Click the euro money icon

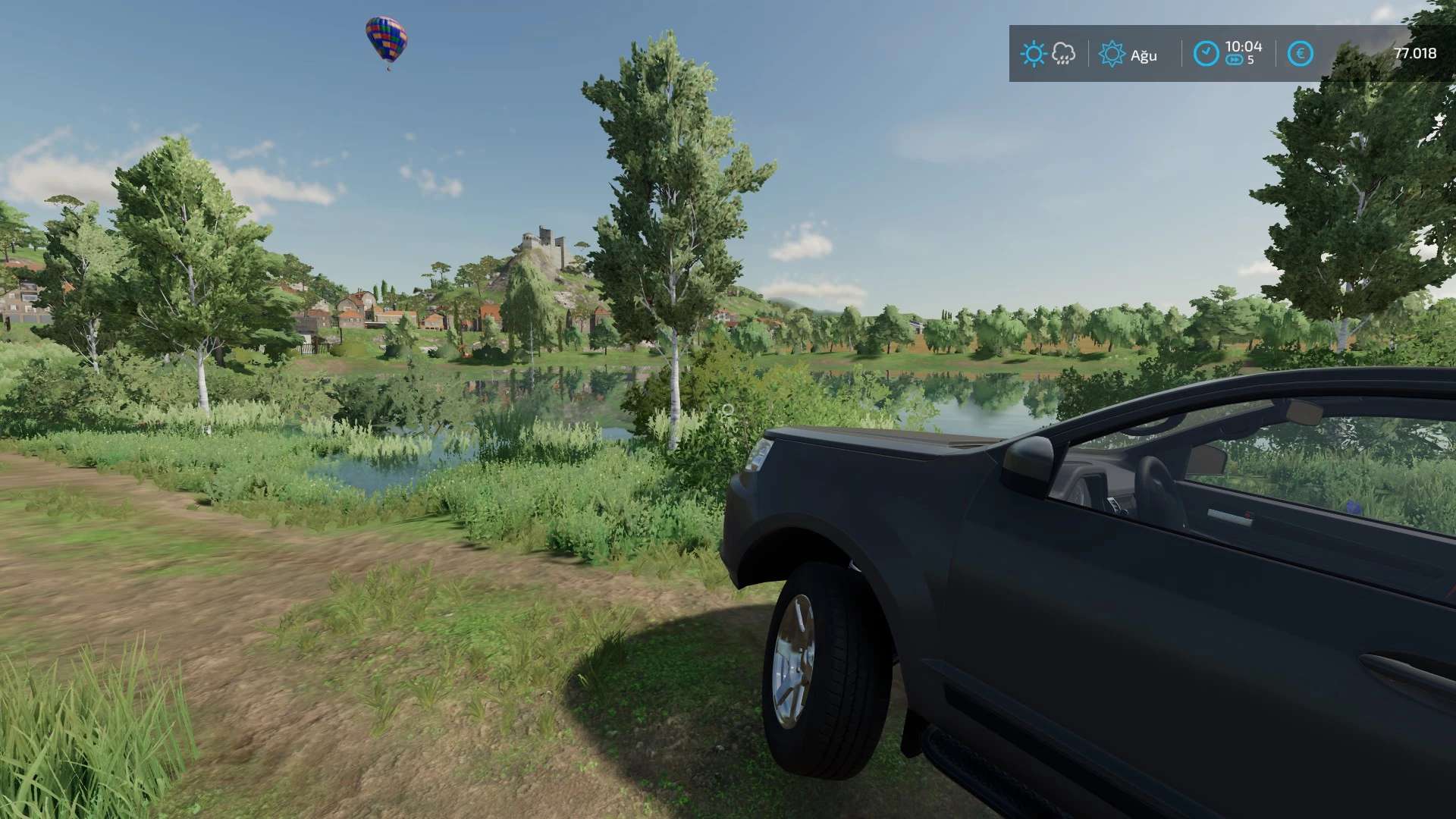click(x=1300, y=54)
